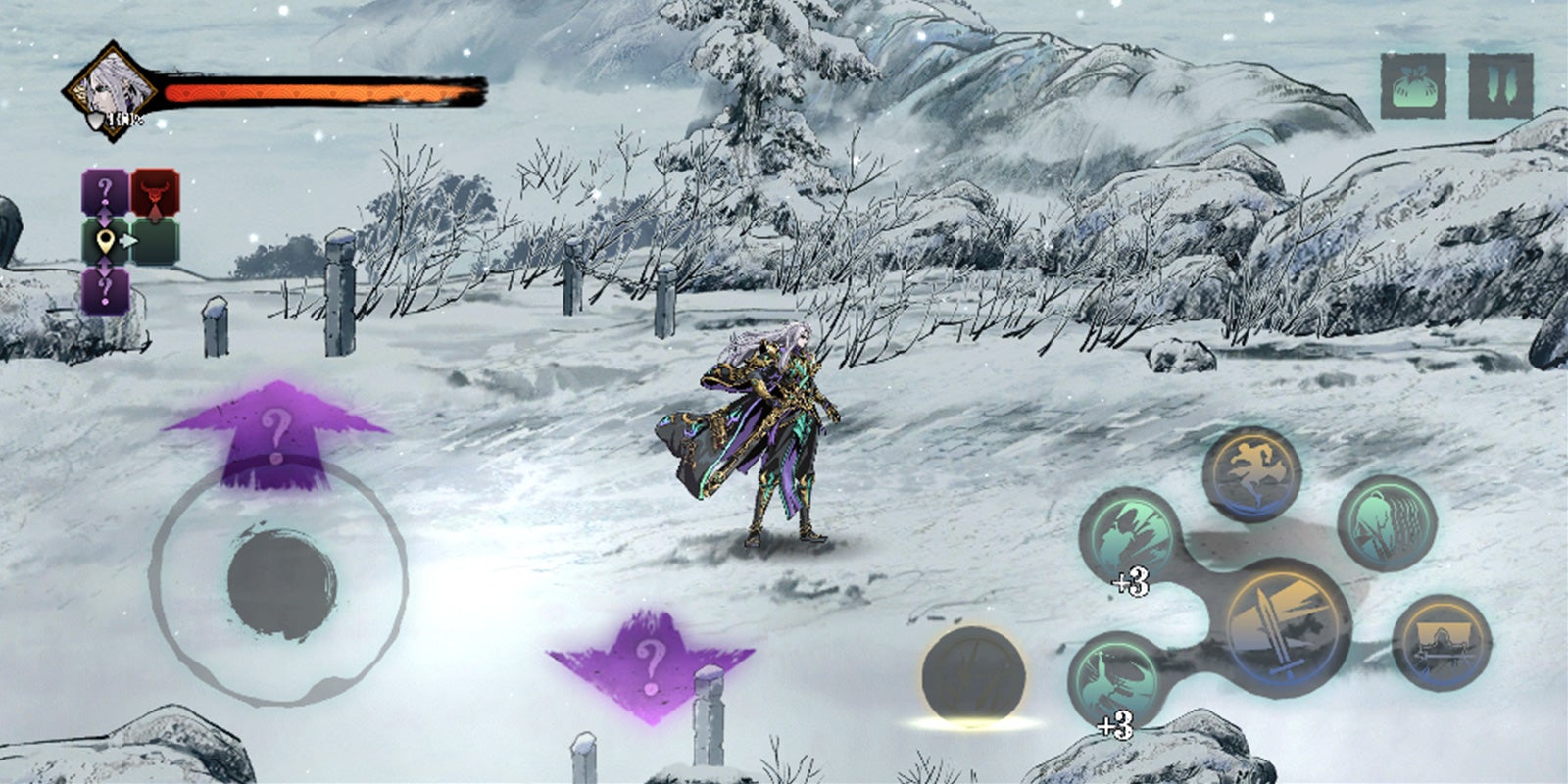Use the orange kneeling swordsman skill
1568x784 pixels.
tap(1441, 642)
